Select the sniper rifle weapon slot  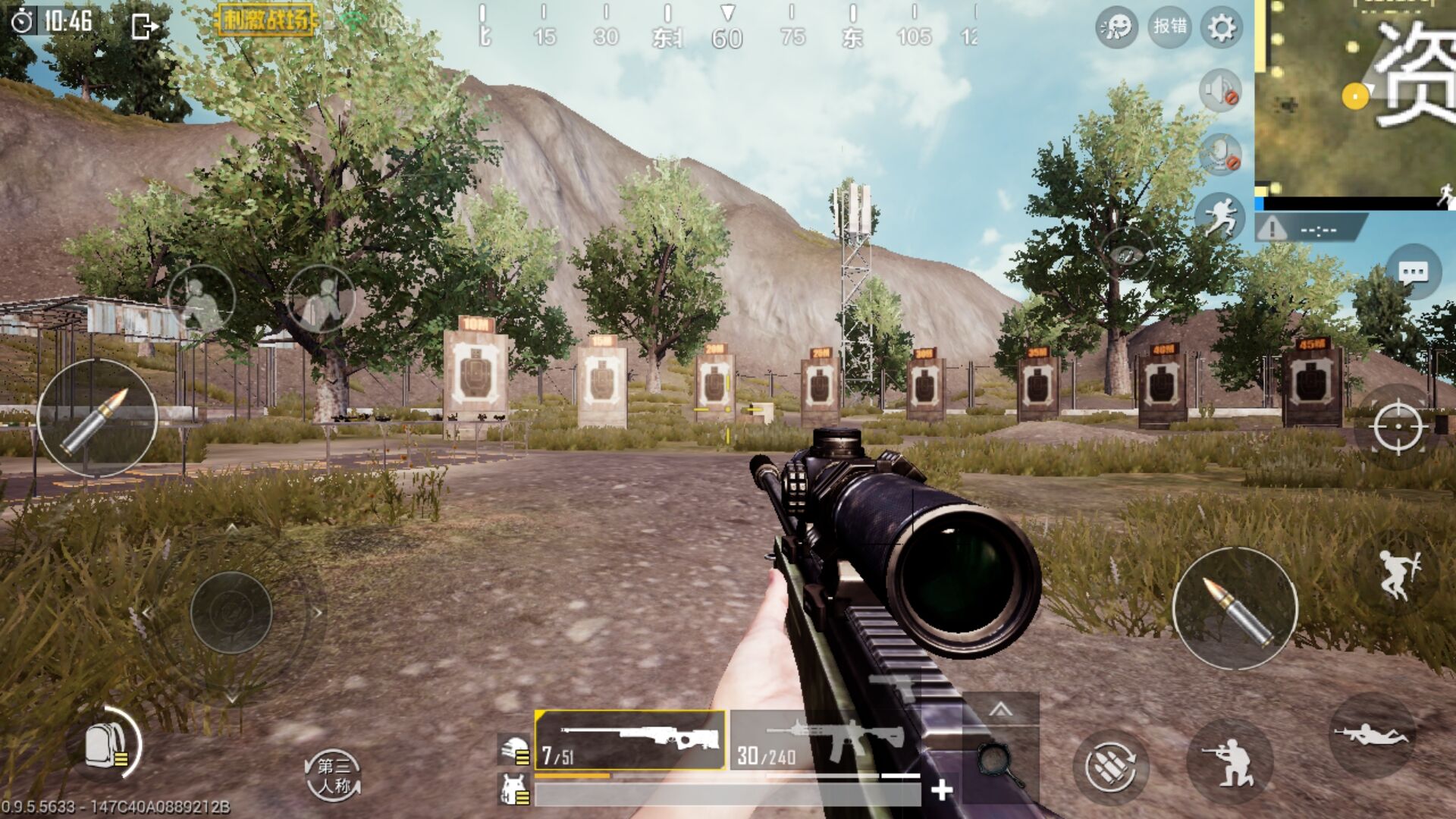tap(630, 740)
